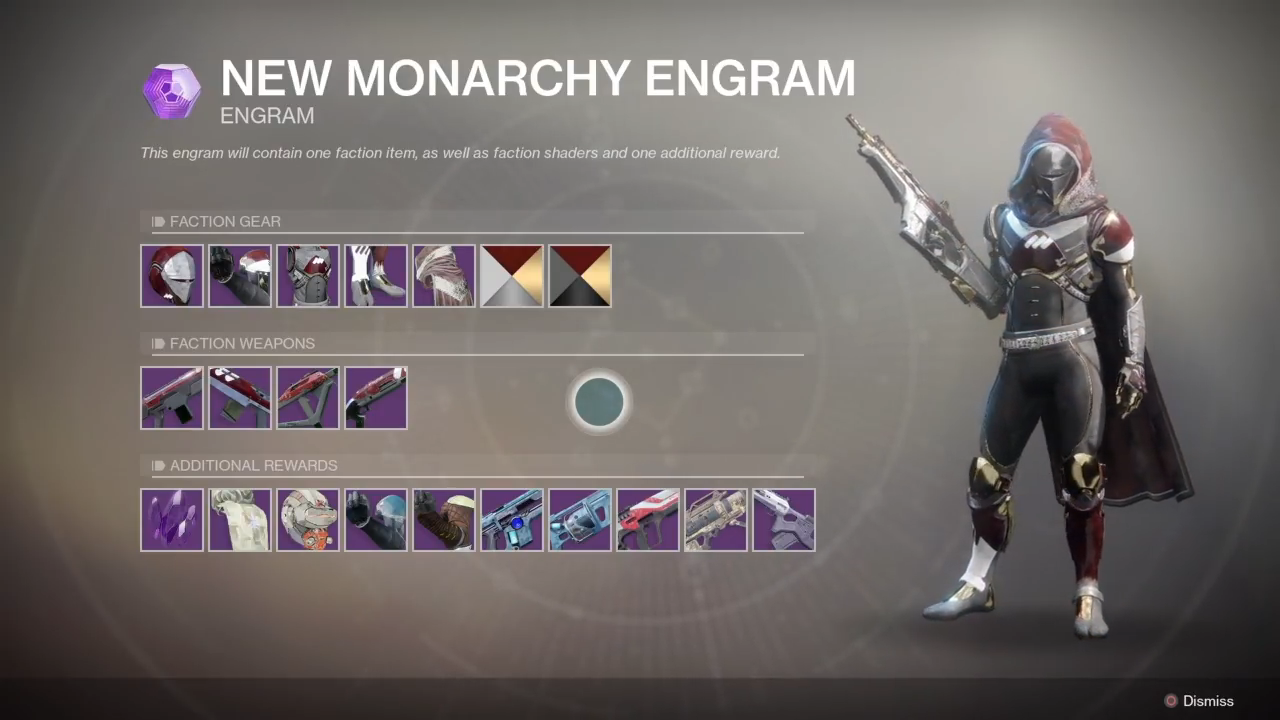Select the red and white rifle reward
Image resolution: width=1280 pixels, height=720 pixels.
[x=648, y=520]
